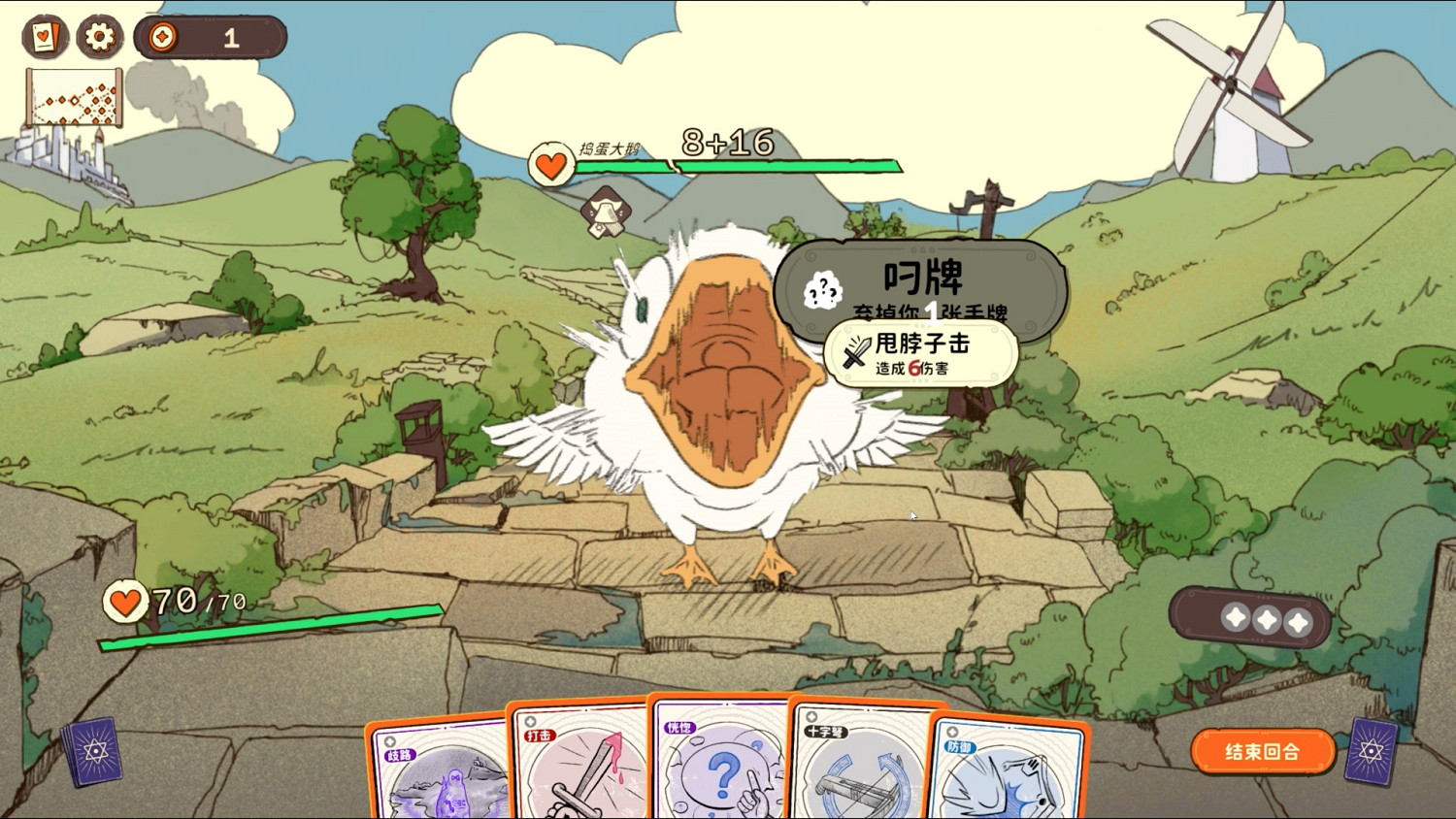This screenshot has height=819, width=1456.
Task: Pick the 恍惚 confusion card
Action: 718,767
